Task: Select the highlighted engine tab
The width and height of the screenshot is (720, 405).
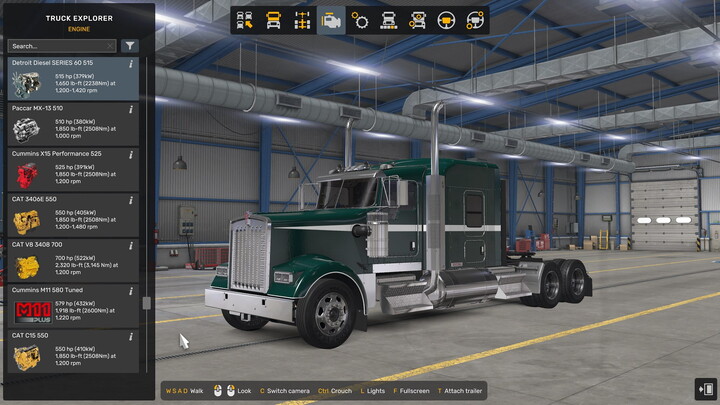Action: 331,20
